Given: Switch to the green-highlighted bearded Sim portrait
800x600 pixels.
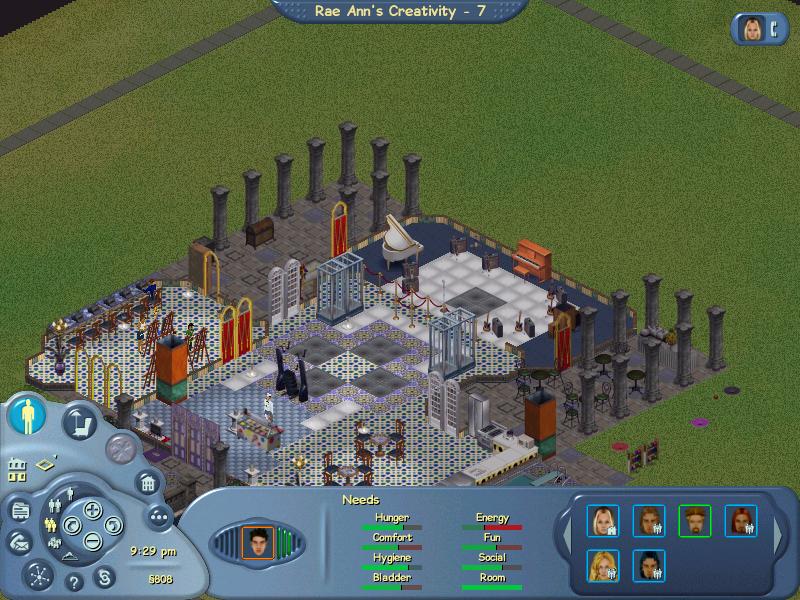Looking at the screenshot, I should click(x=694, y=520).
